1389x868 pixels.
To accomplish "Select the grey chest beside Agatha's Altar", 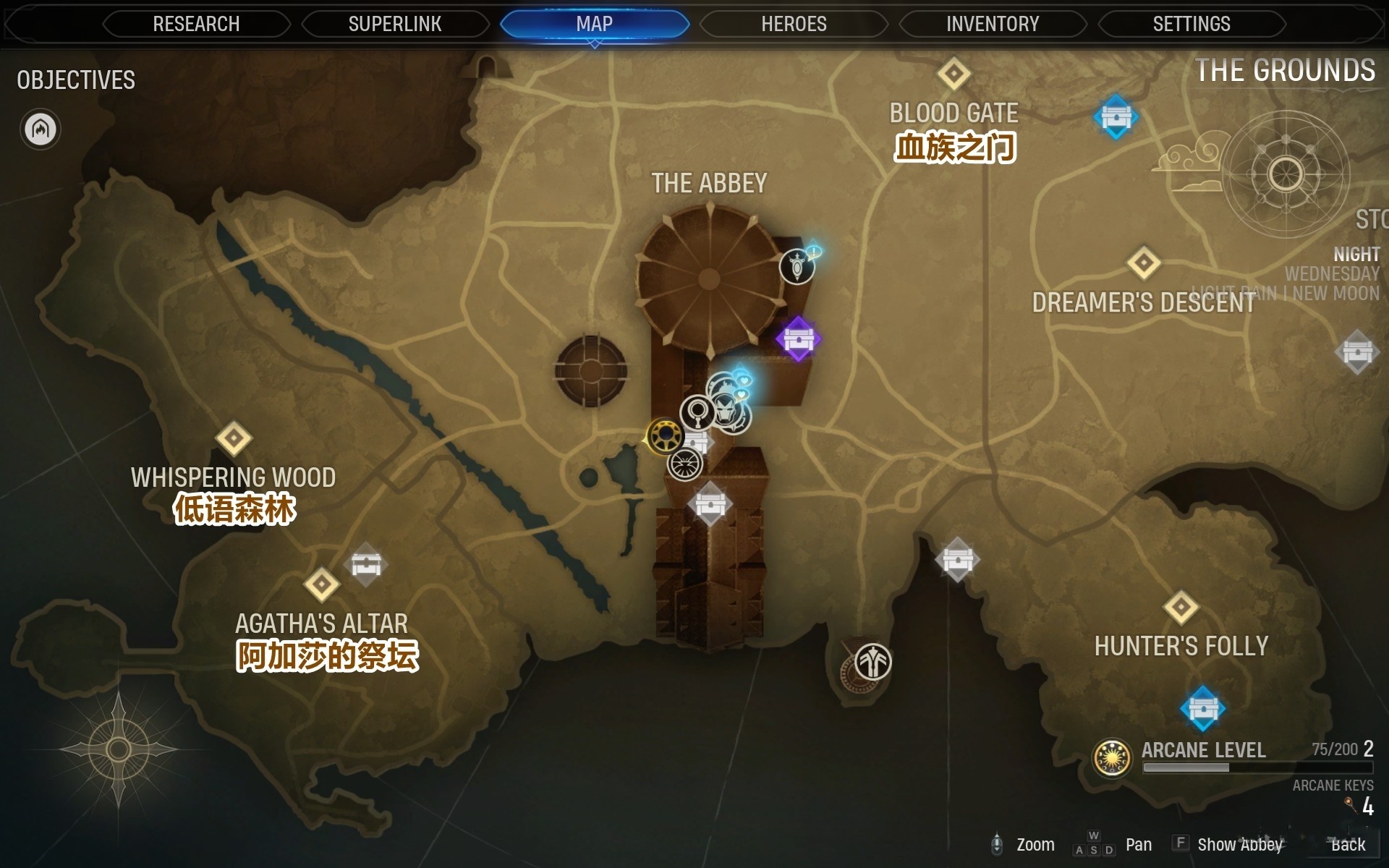I will pyautogui.click(x=366, y=564).
